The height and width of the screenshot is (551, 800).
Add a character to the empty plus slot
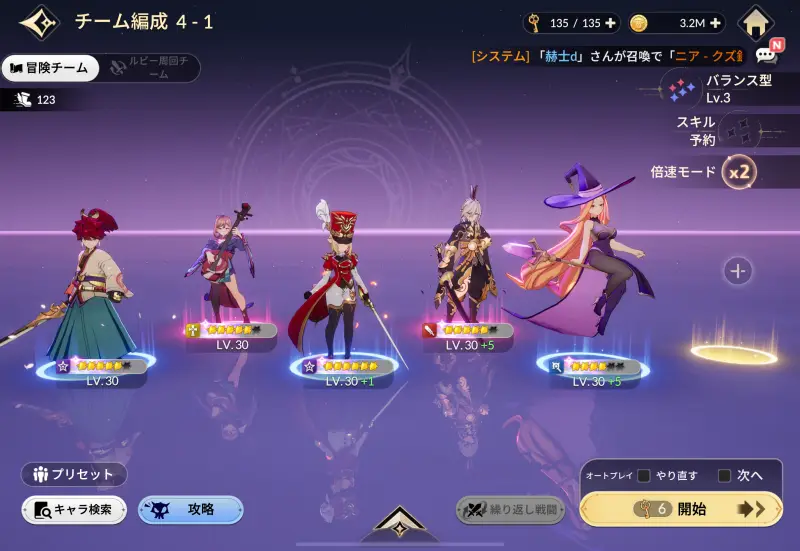(x=738, y=270)
